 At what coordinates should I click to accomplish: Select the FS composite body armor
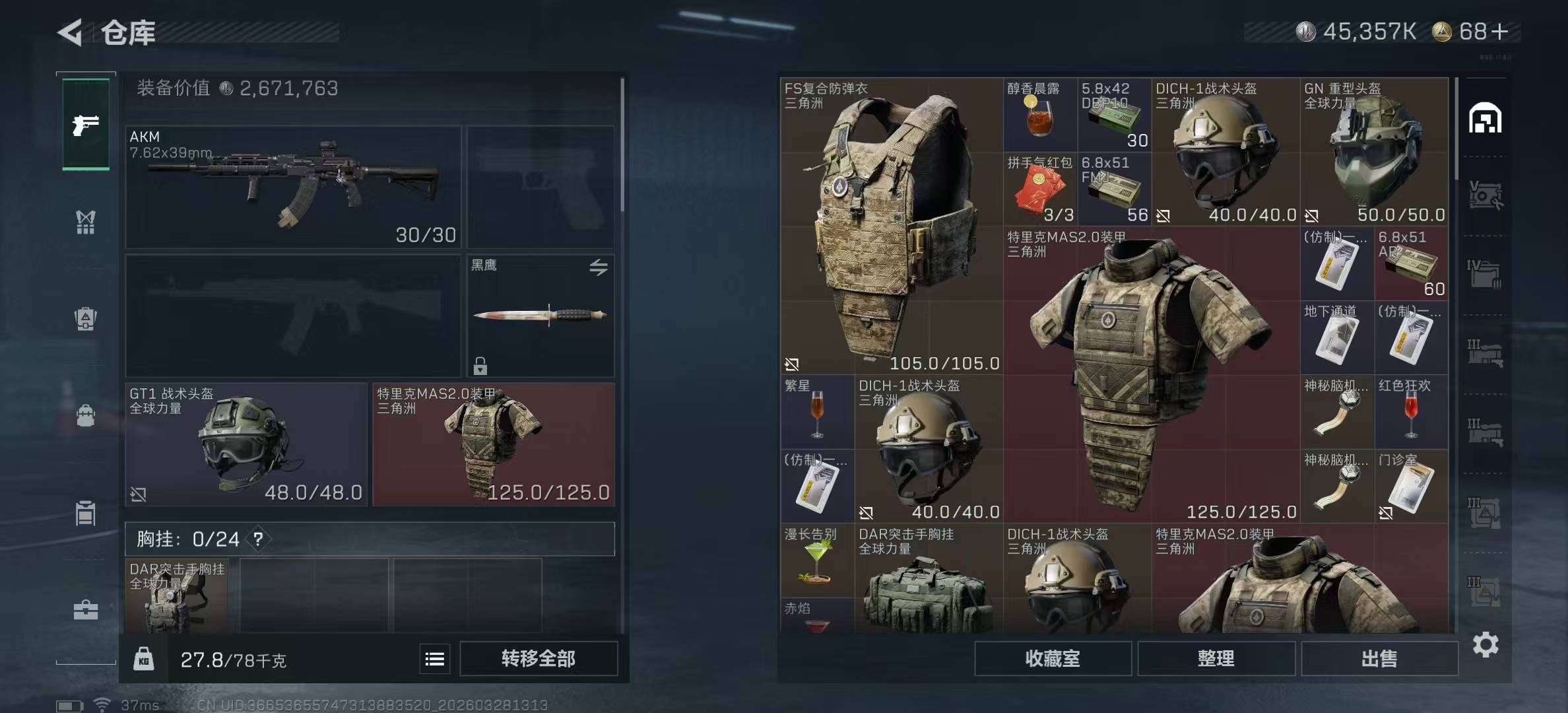892,226
